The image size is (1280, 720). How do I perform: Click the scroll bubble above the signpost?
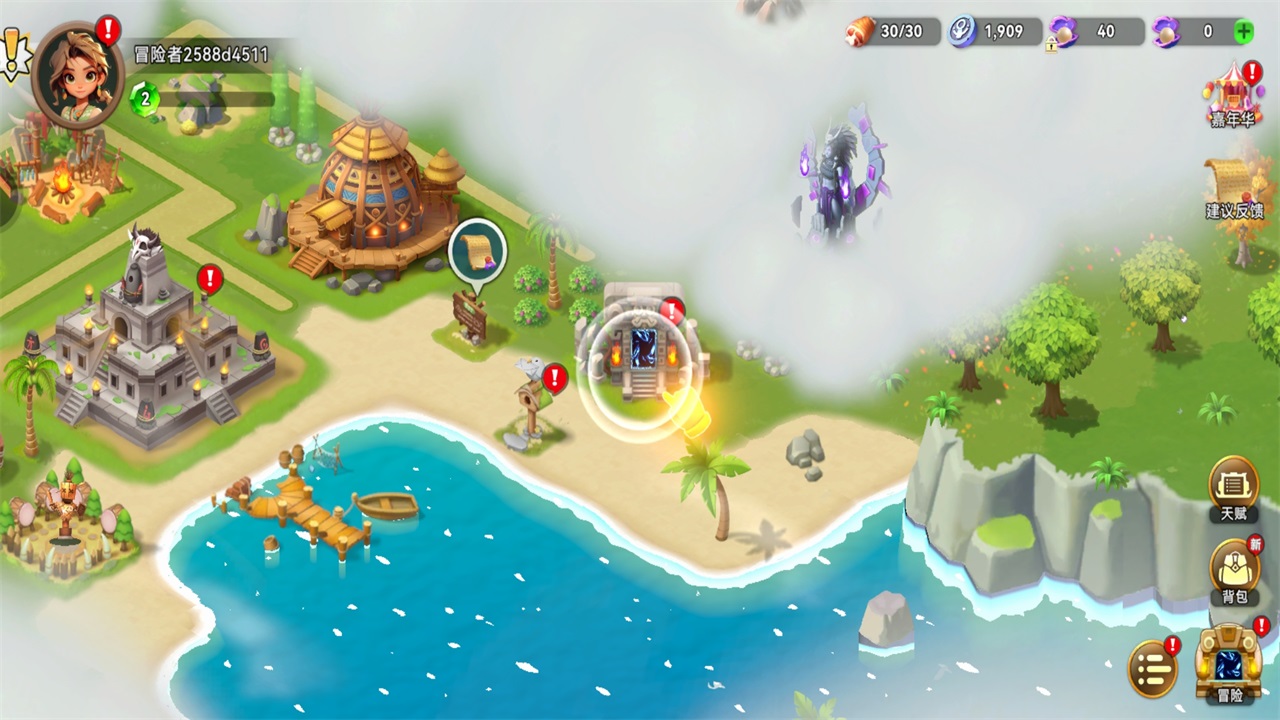477,251
